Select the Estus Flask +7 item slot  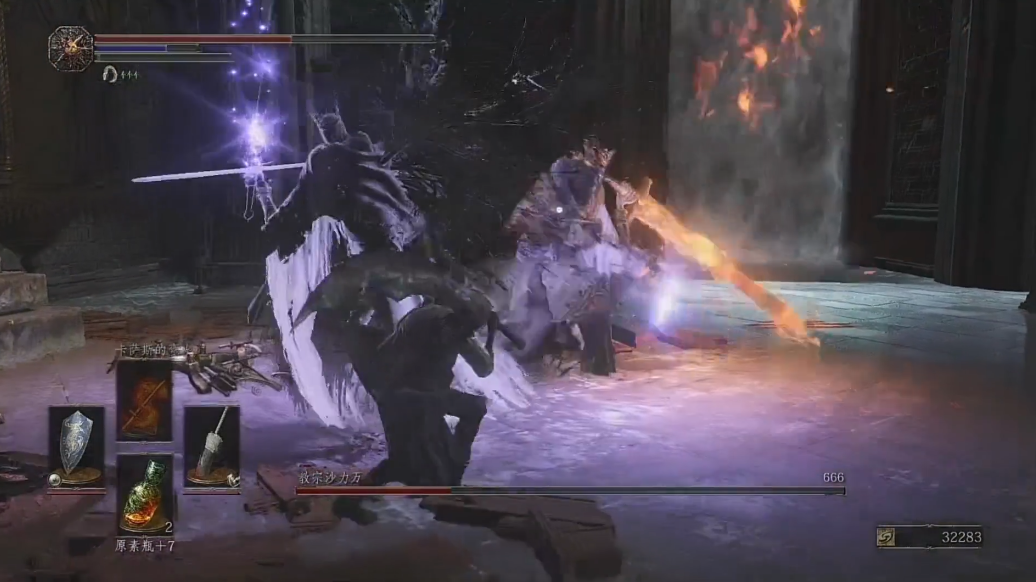(144, 495)
